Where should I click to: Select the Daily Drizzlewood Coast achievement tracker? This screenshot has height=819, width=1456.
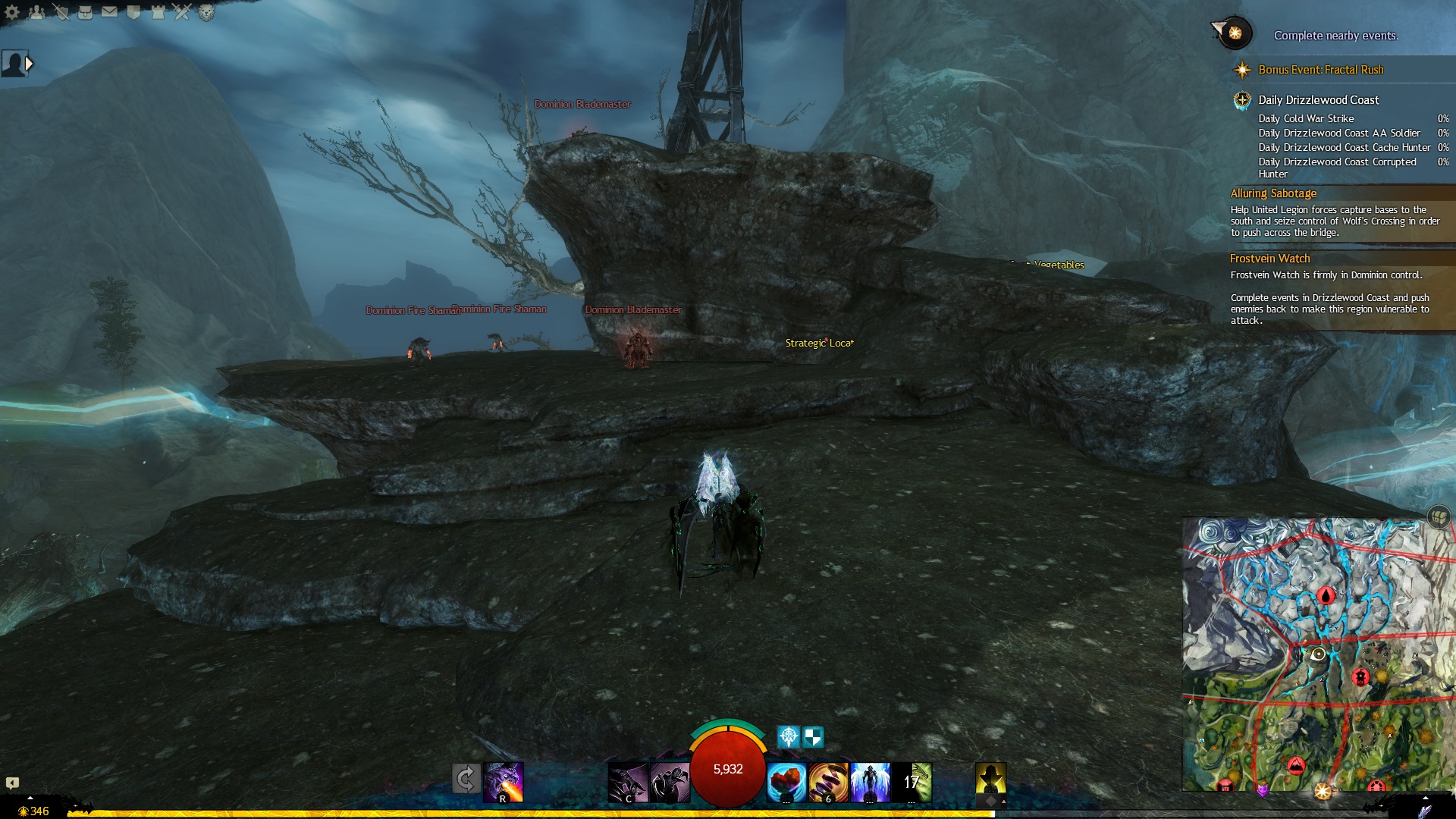[1318, 100]
